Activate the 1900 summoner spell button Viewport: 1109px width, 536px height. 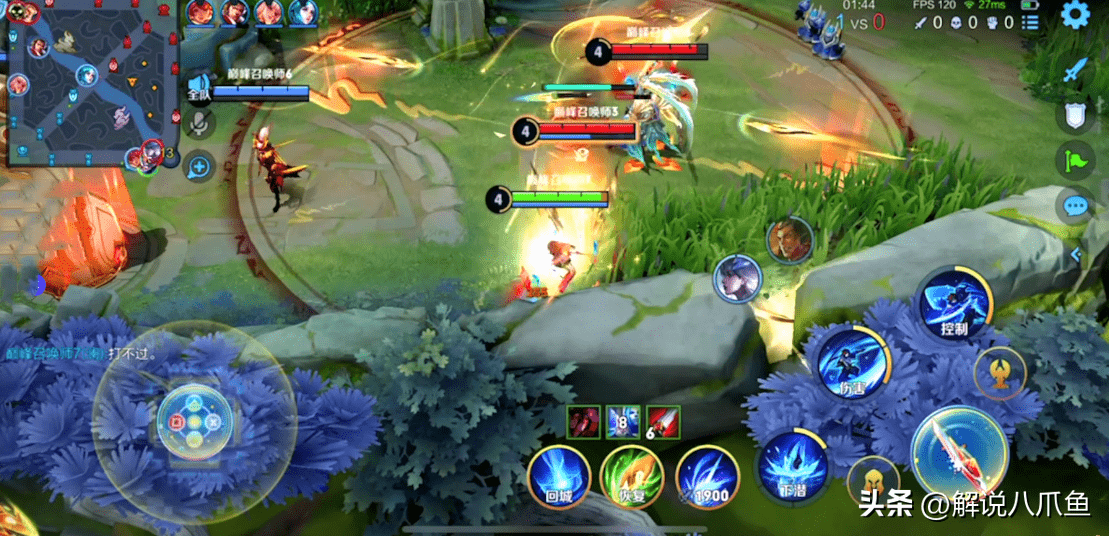tap(706, 476)
